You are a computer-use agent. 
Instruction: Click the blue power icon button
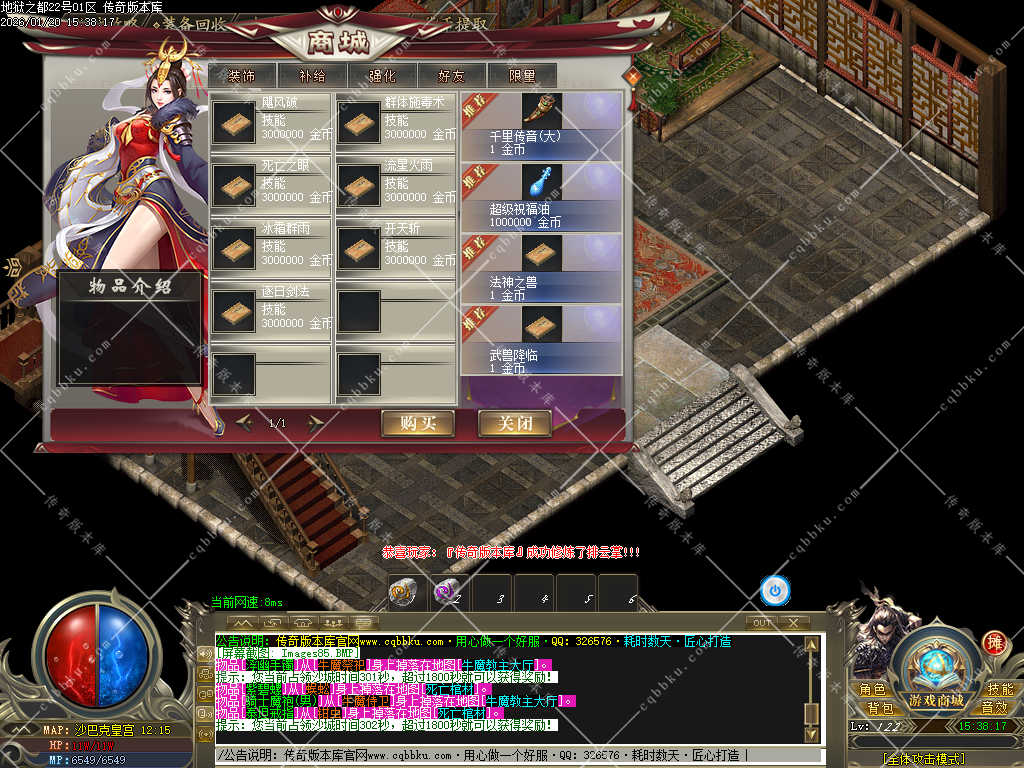coord(775,591)
